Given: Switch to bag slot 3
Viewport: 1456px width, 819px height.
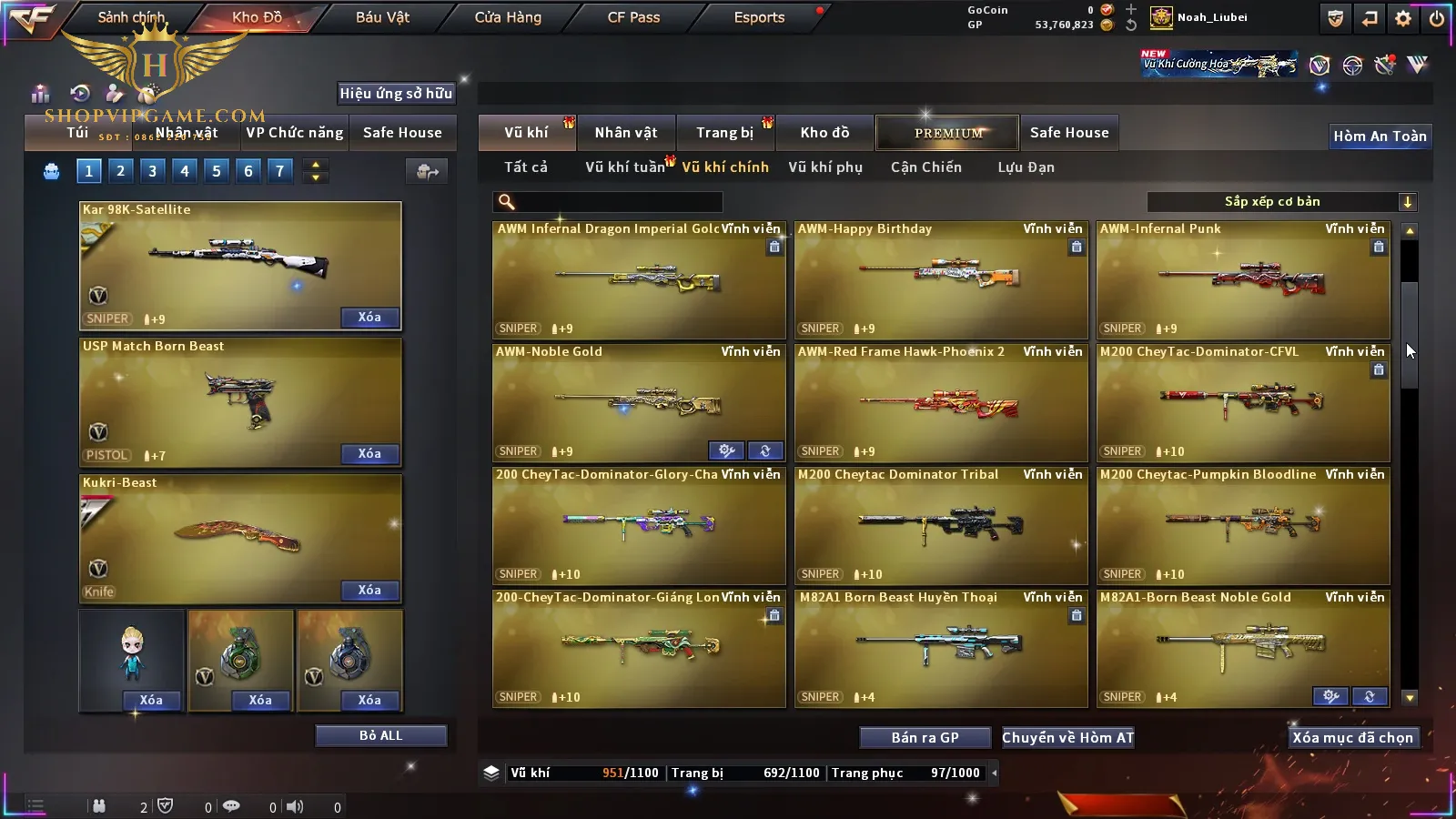Looking at the screenshot, I should [x=152, y=171].
